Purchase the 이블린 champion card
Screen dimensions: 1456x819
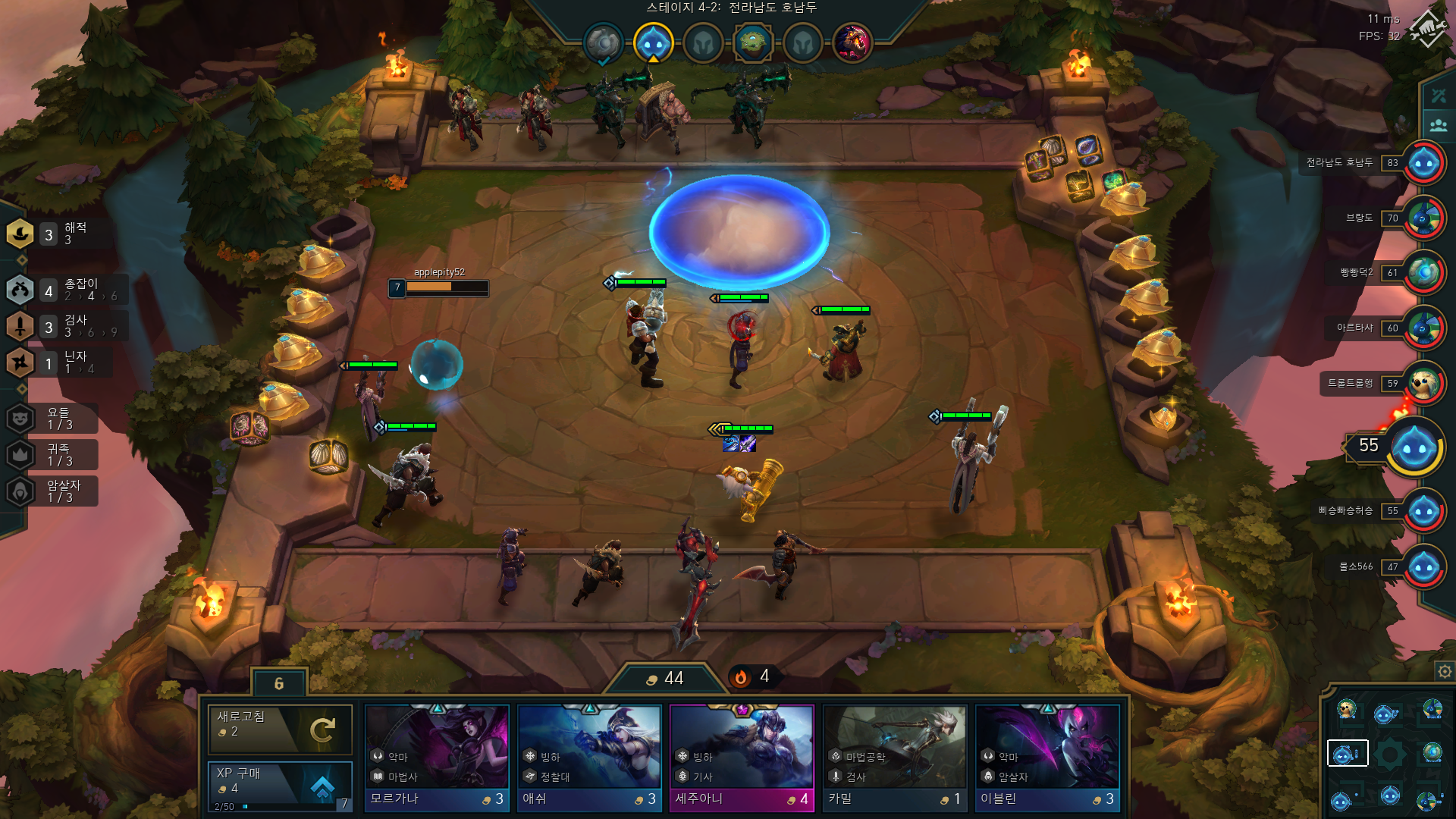pyautogui.click(x=1047, y=758)
